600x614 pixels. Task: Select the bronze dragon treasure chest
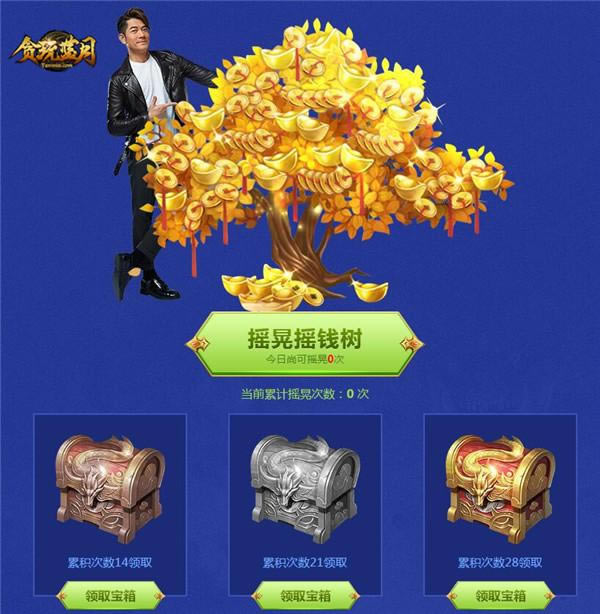pyautogui.click(x=109, y=487)
